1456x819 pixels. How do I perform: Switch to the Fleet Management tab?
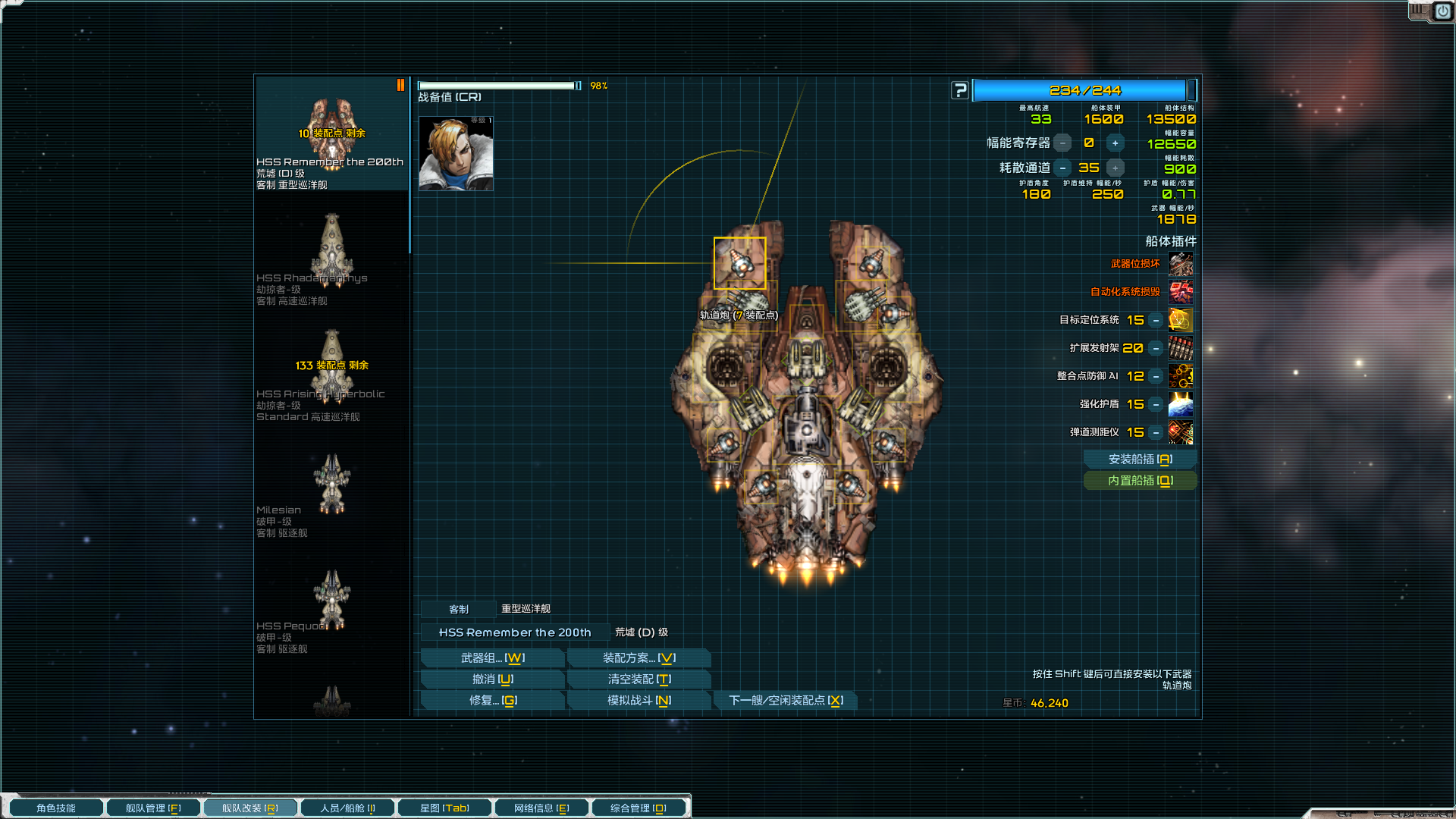pos(153,808)
